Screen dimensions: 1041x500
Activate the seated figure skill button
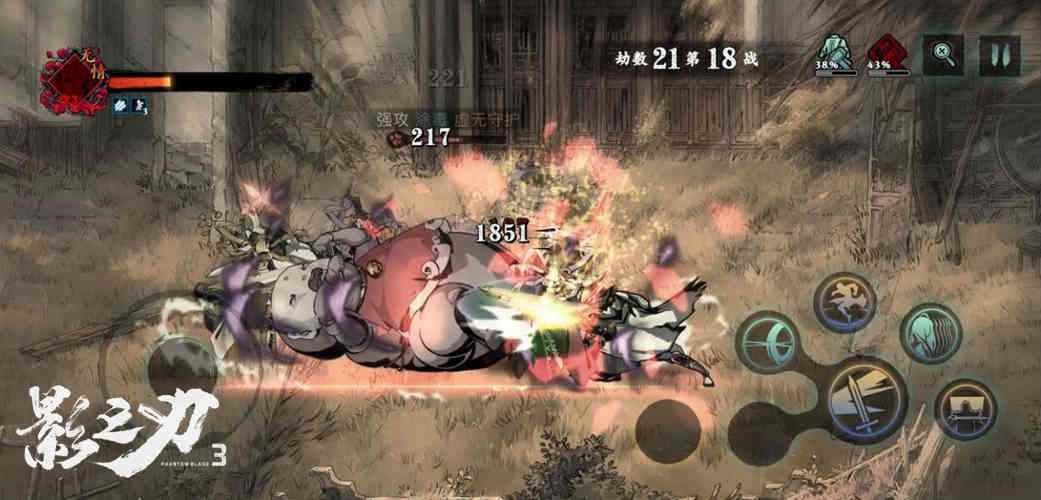965,408
